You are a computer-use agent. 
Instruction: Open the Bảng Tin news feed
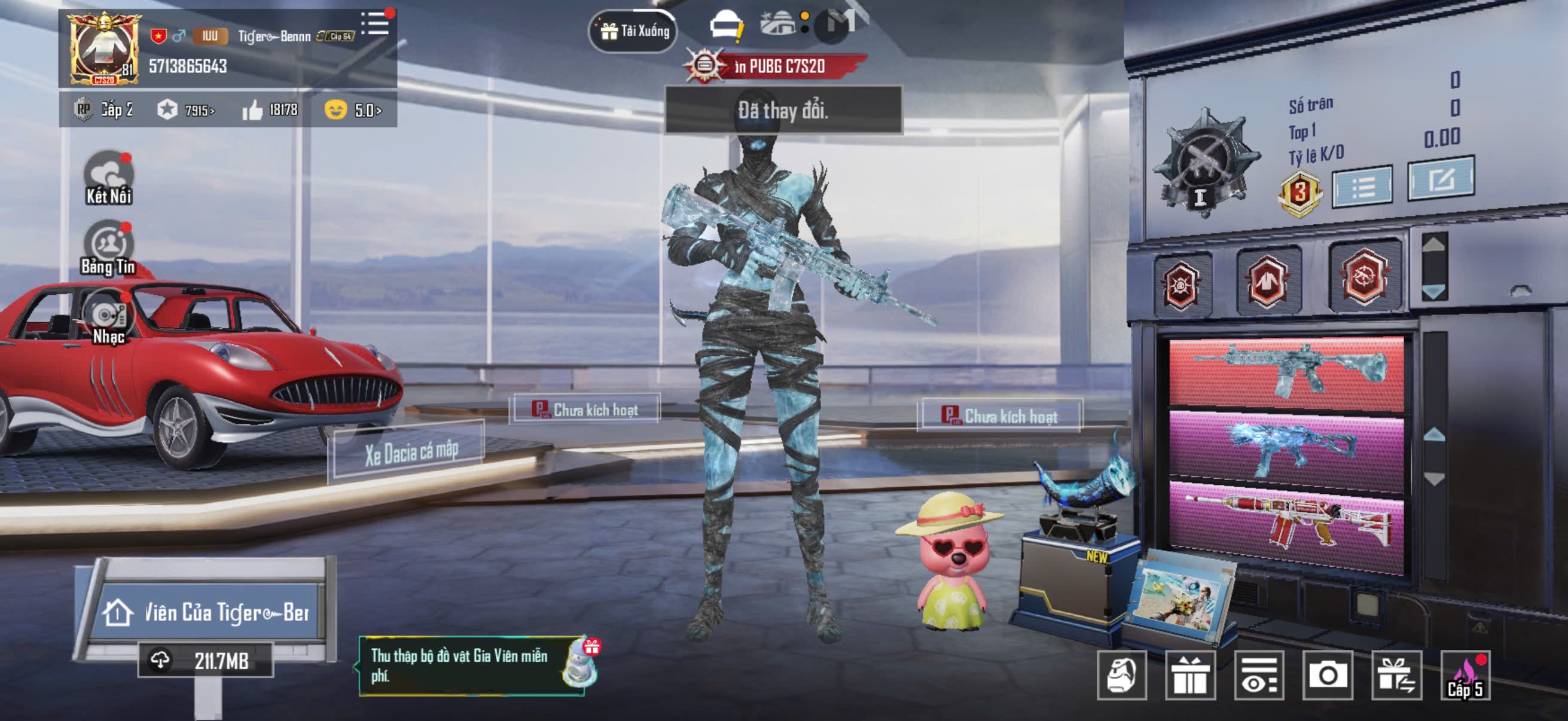108,248
